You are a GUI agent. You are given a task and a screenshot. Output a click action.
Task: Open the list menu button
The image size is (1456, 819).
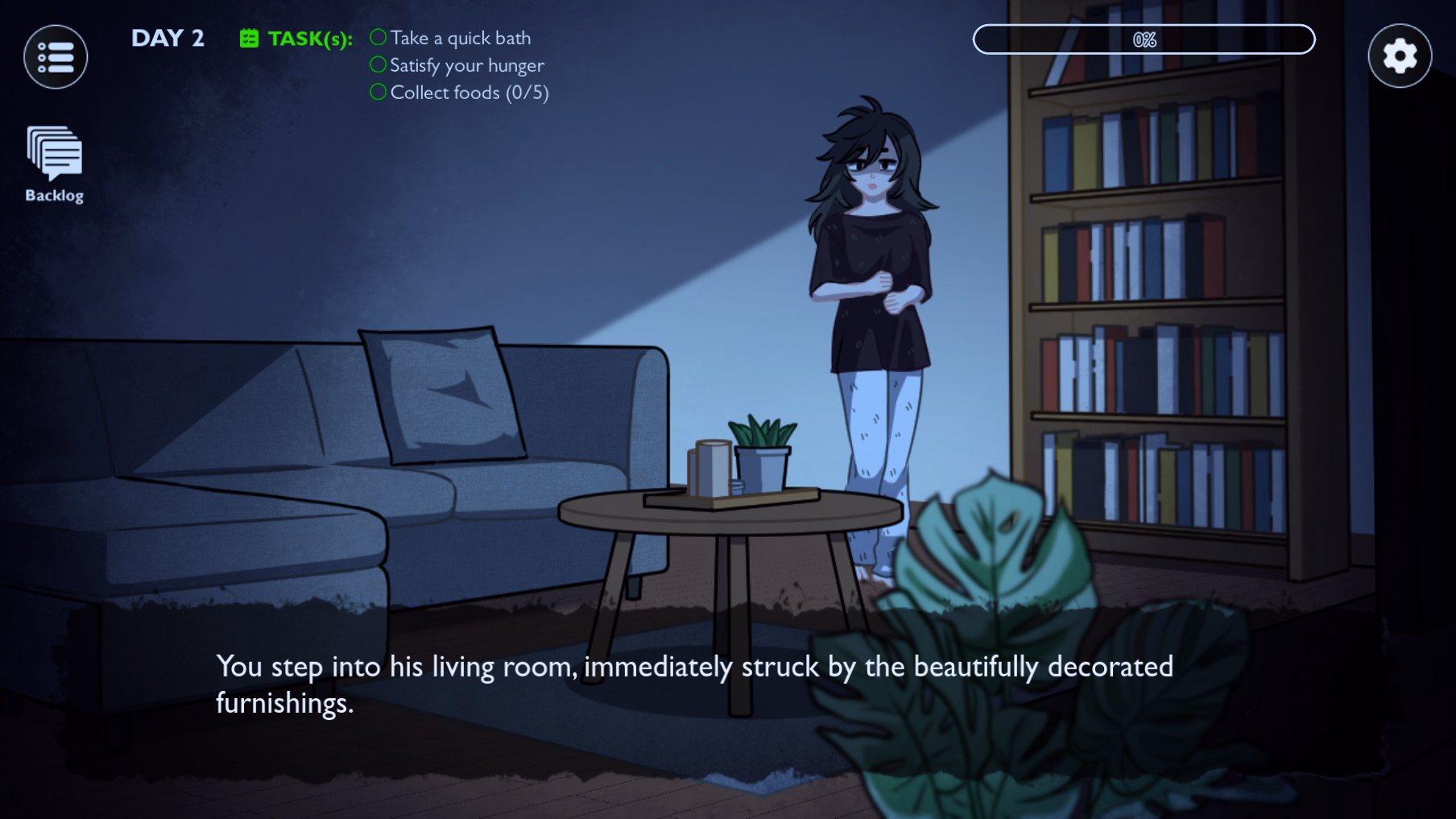coord(56,57)
